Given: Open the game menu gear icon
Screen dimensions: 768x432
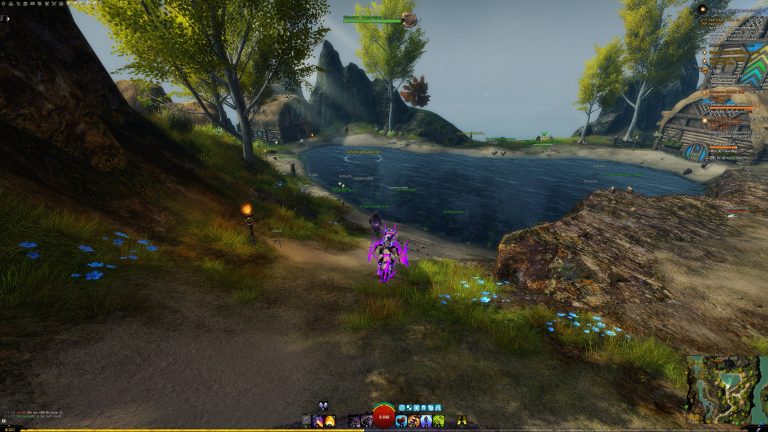Looking at the screenshot, I should point(5,4).
